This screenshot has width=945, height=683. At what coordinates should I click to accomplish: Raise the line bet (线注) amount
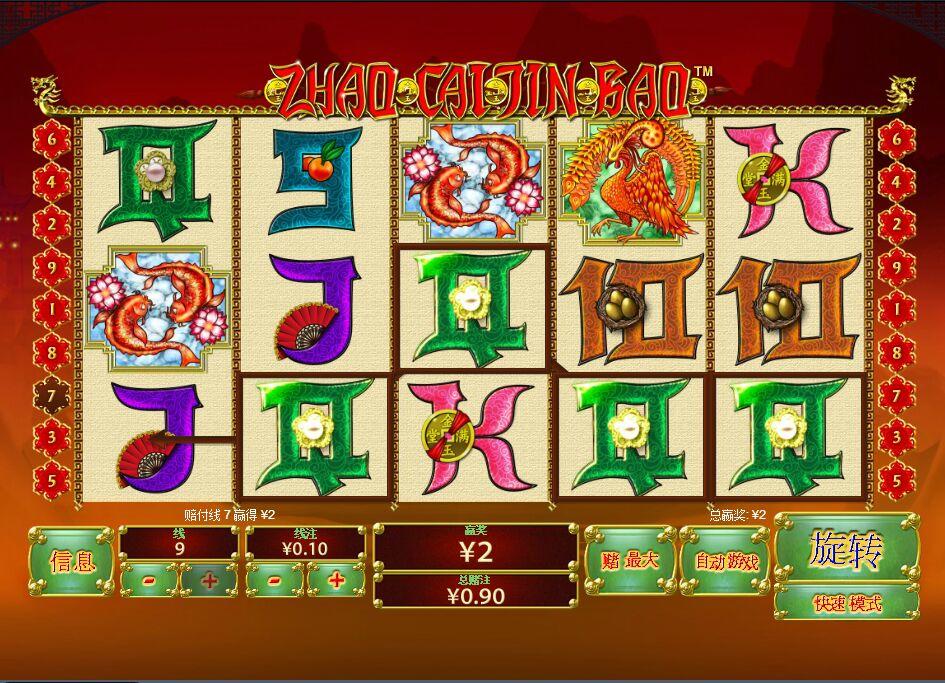coord(336,580)
